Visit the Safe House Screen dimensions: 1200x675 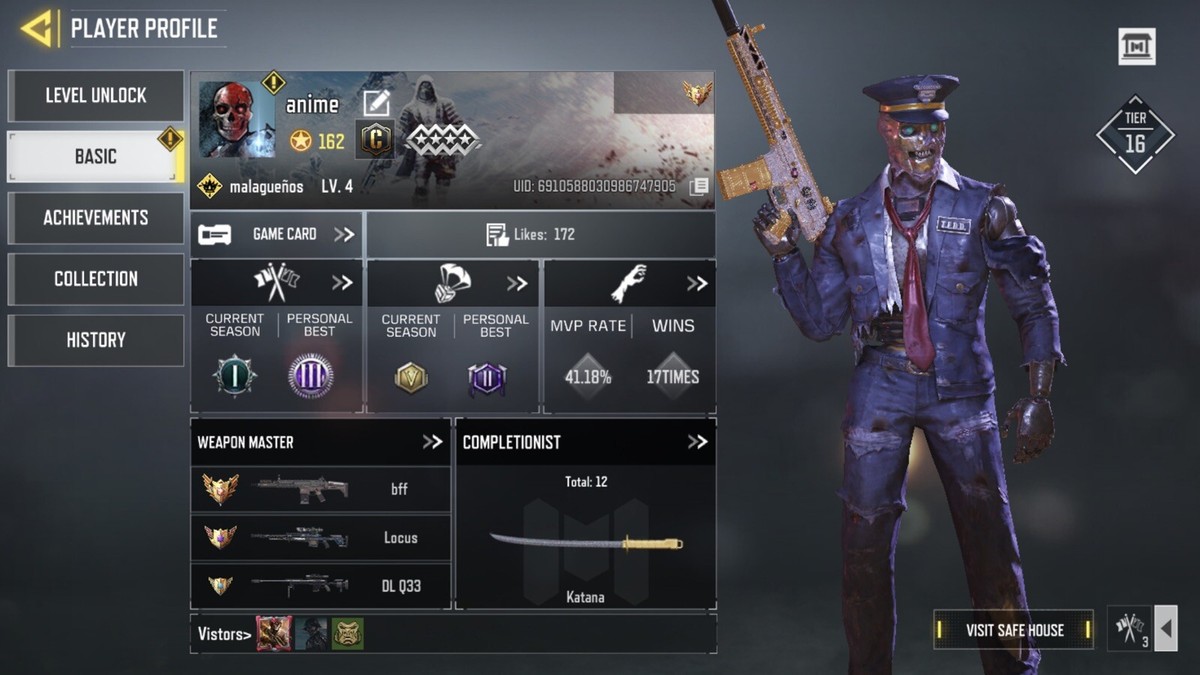(1014, 630)
